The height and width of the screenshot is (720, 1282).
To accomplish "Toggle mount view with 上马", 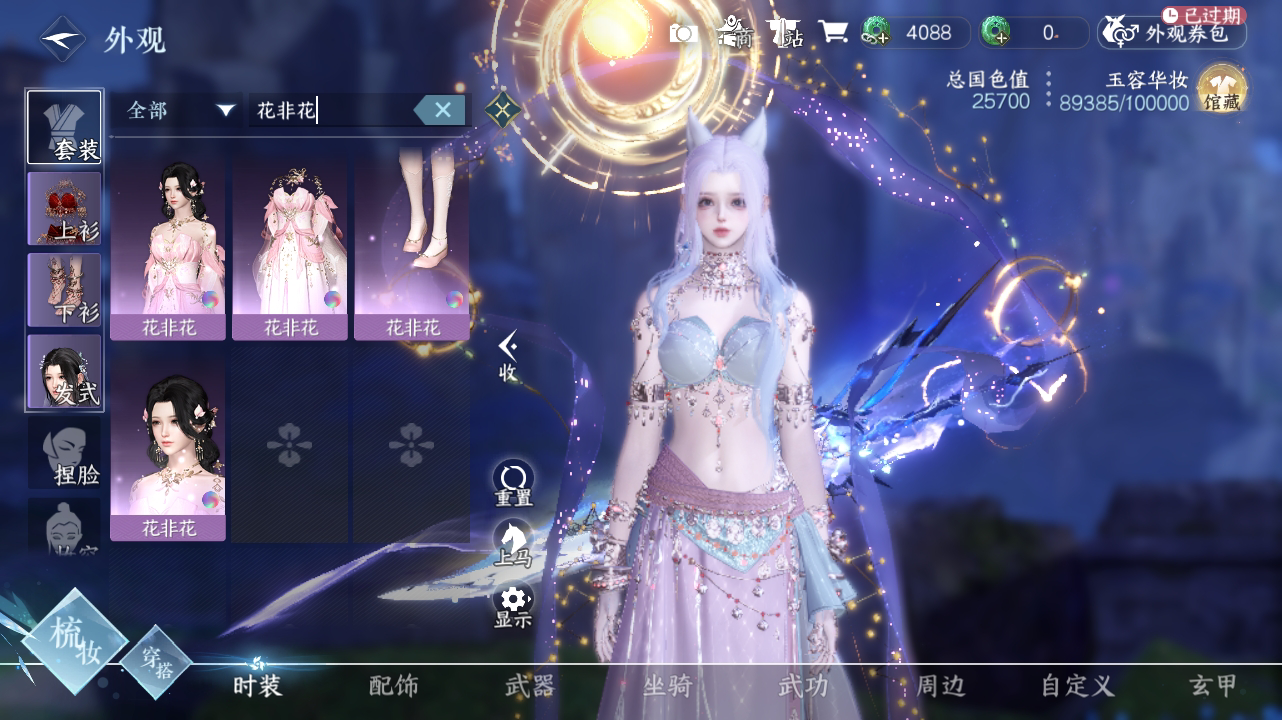I will (x=513, y=543).
